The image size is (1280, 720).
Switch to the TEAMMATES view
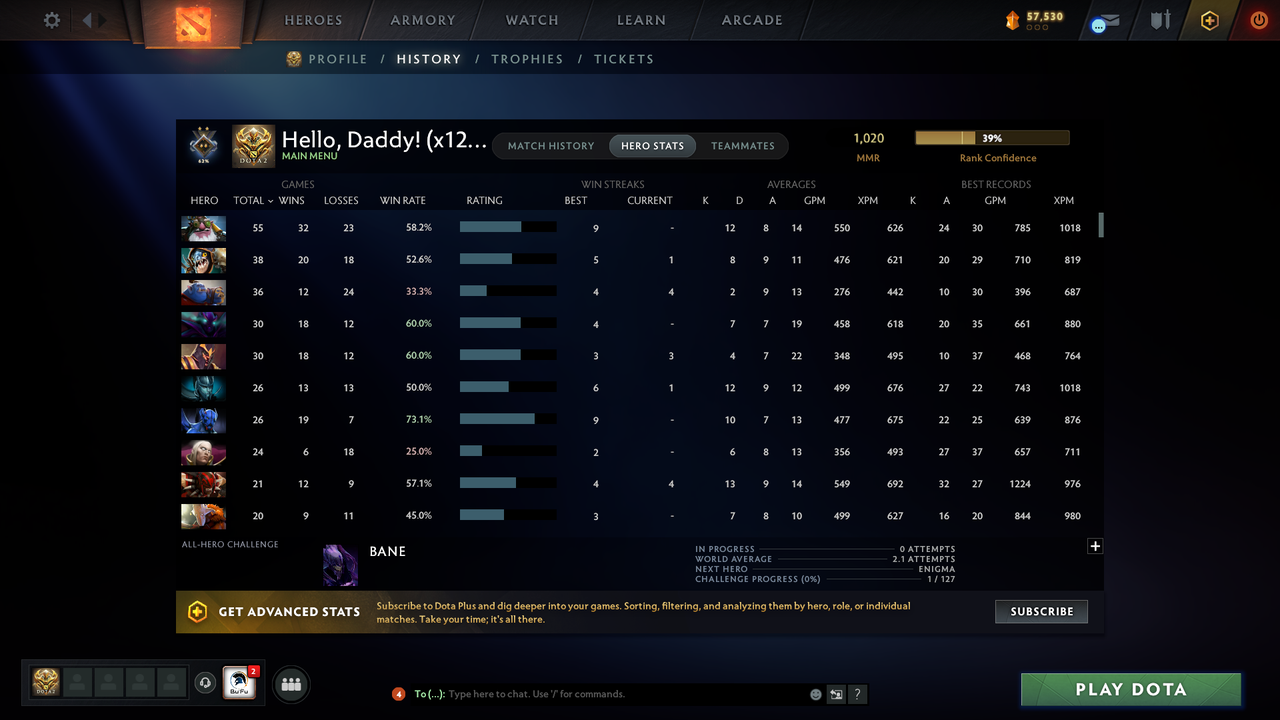click(743, 145)
